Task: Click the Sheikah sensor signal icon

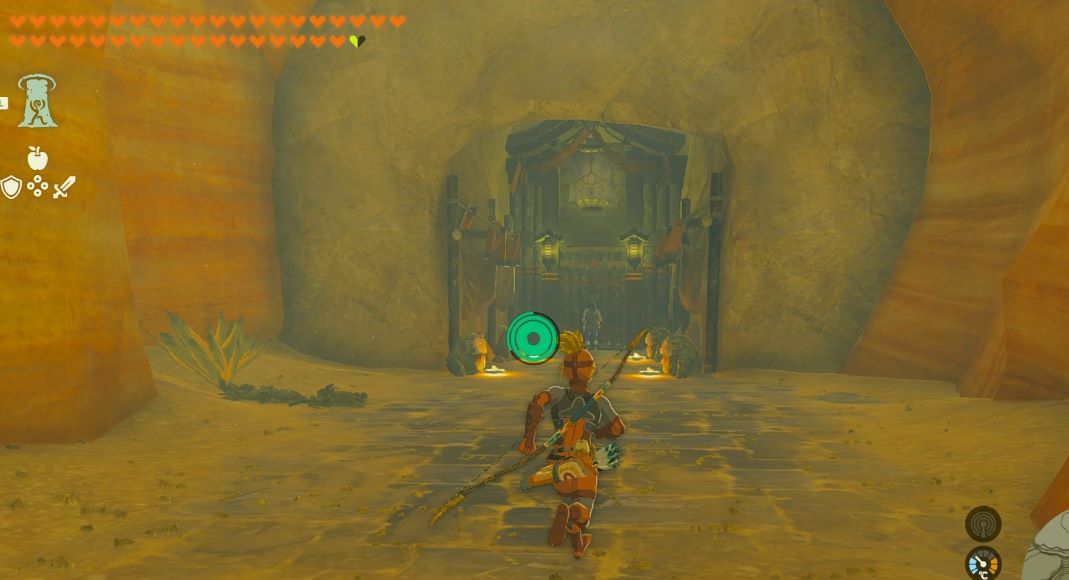Action: tap(982, 524)
